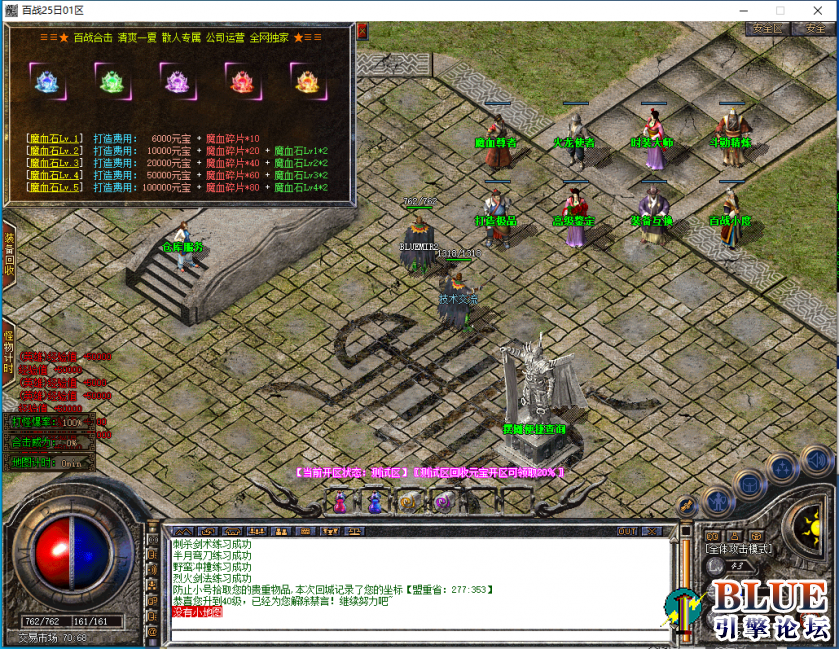Screen dimensions: 839x649
Task: Select the red blood stone icon
Action: click(240, 80)
